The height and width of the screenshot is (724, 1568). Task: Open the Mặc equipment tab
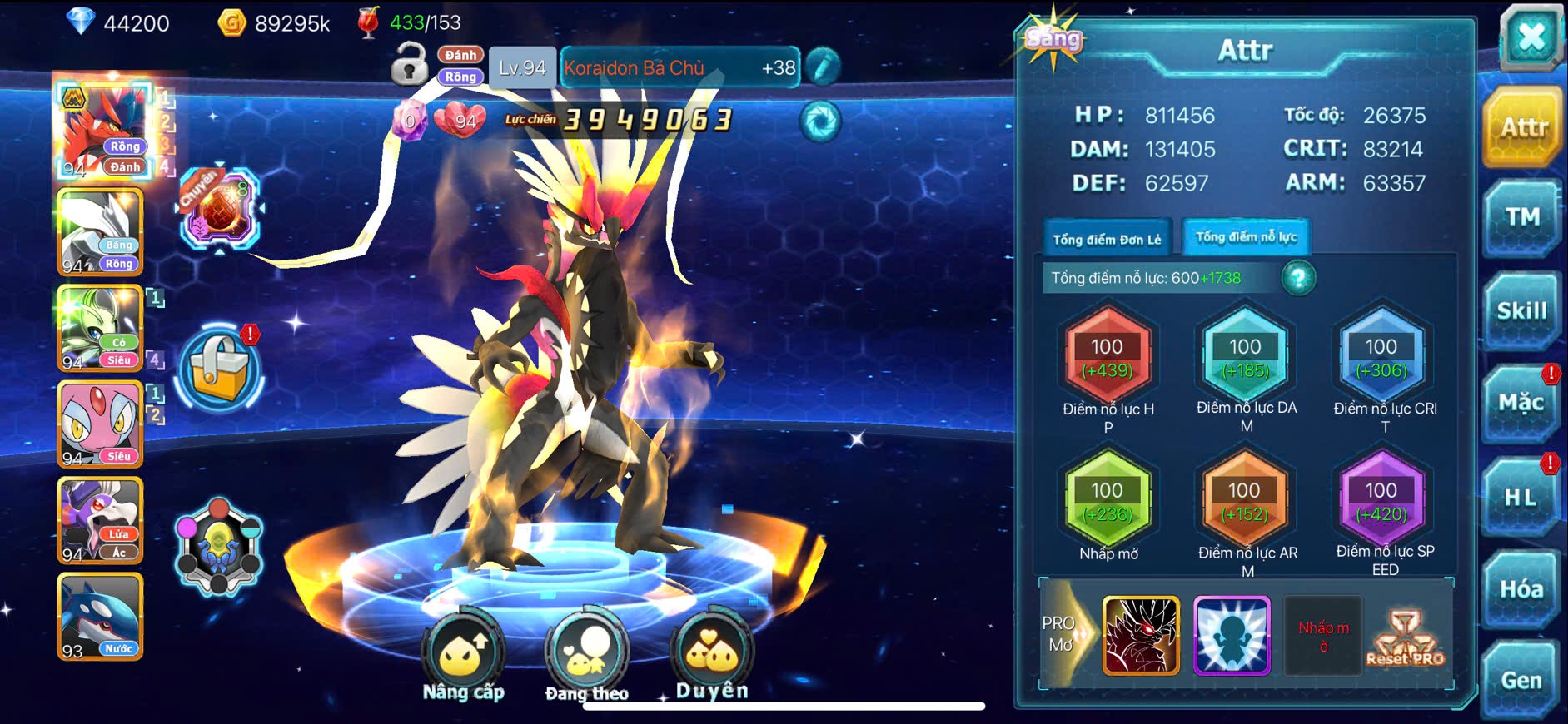click(x=1521, y=404)
